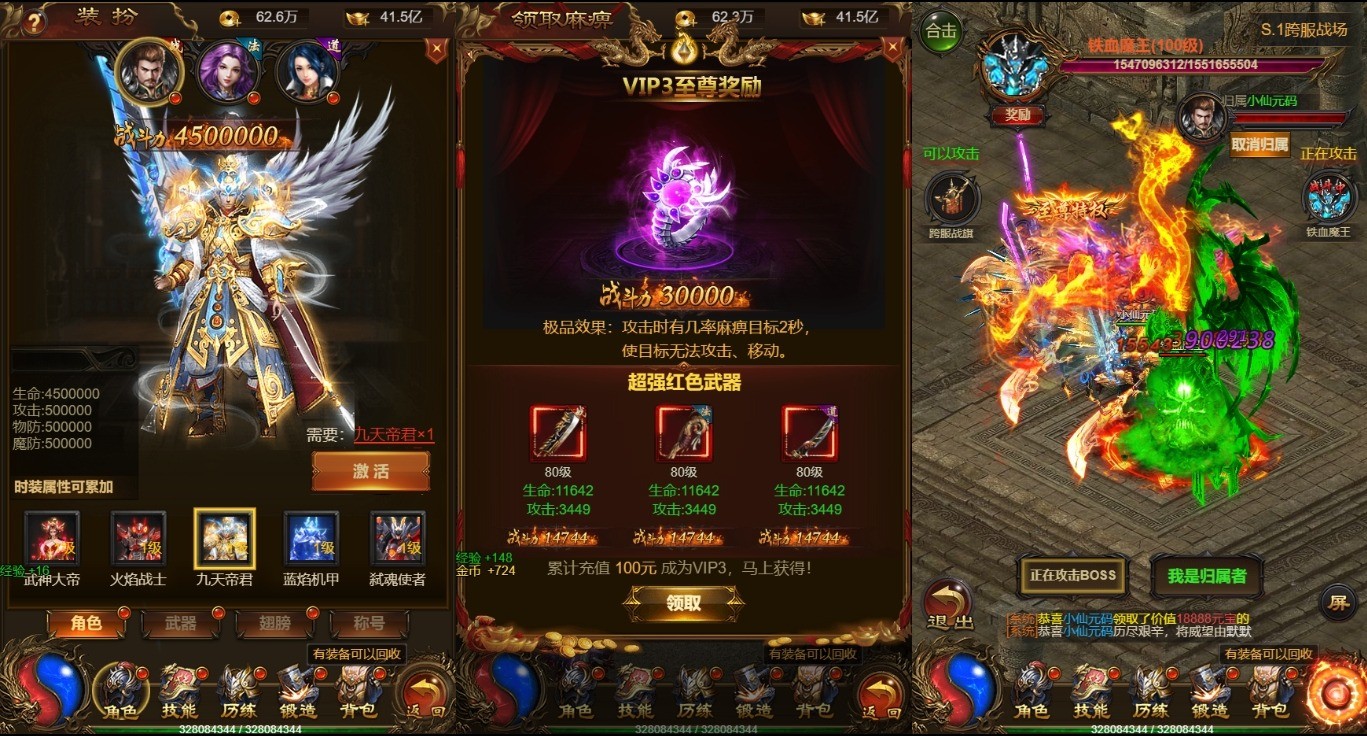Choose the 我是归属者 button
Image resolution: width=1367 pixels, height=736 pixels.
[x=1207, y=576]
